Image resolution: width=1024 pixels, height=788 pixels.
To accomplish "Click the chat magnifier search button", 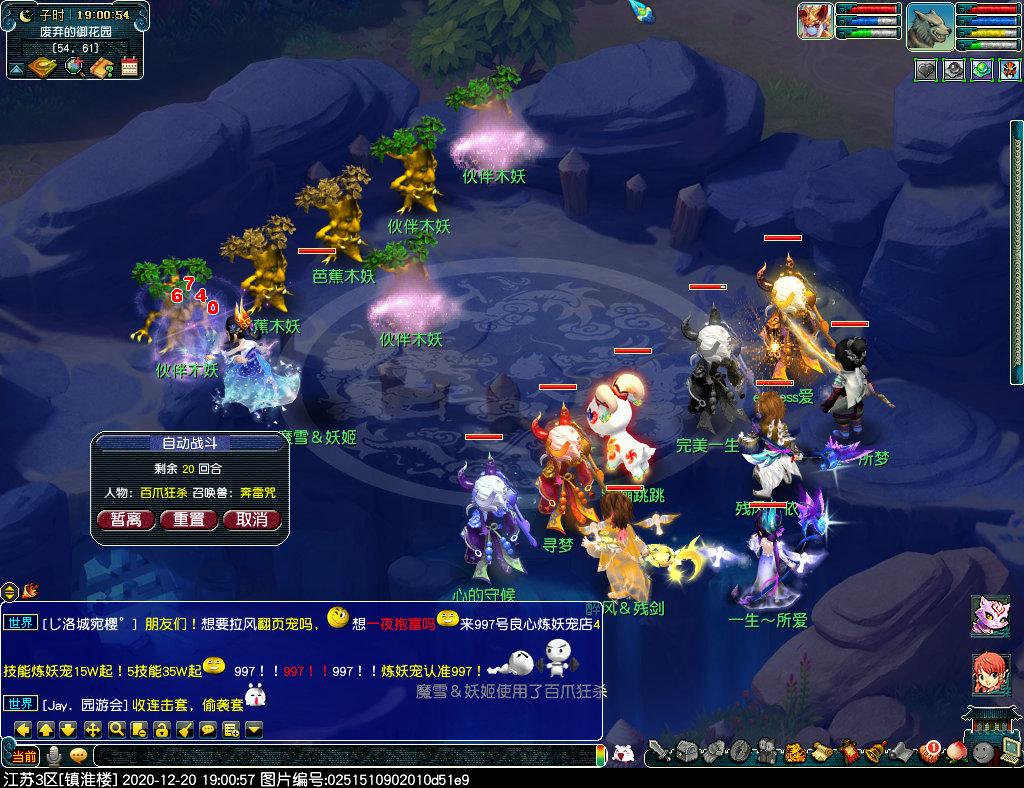I will tap(117, 729).
